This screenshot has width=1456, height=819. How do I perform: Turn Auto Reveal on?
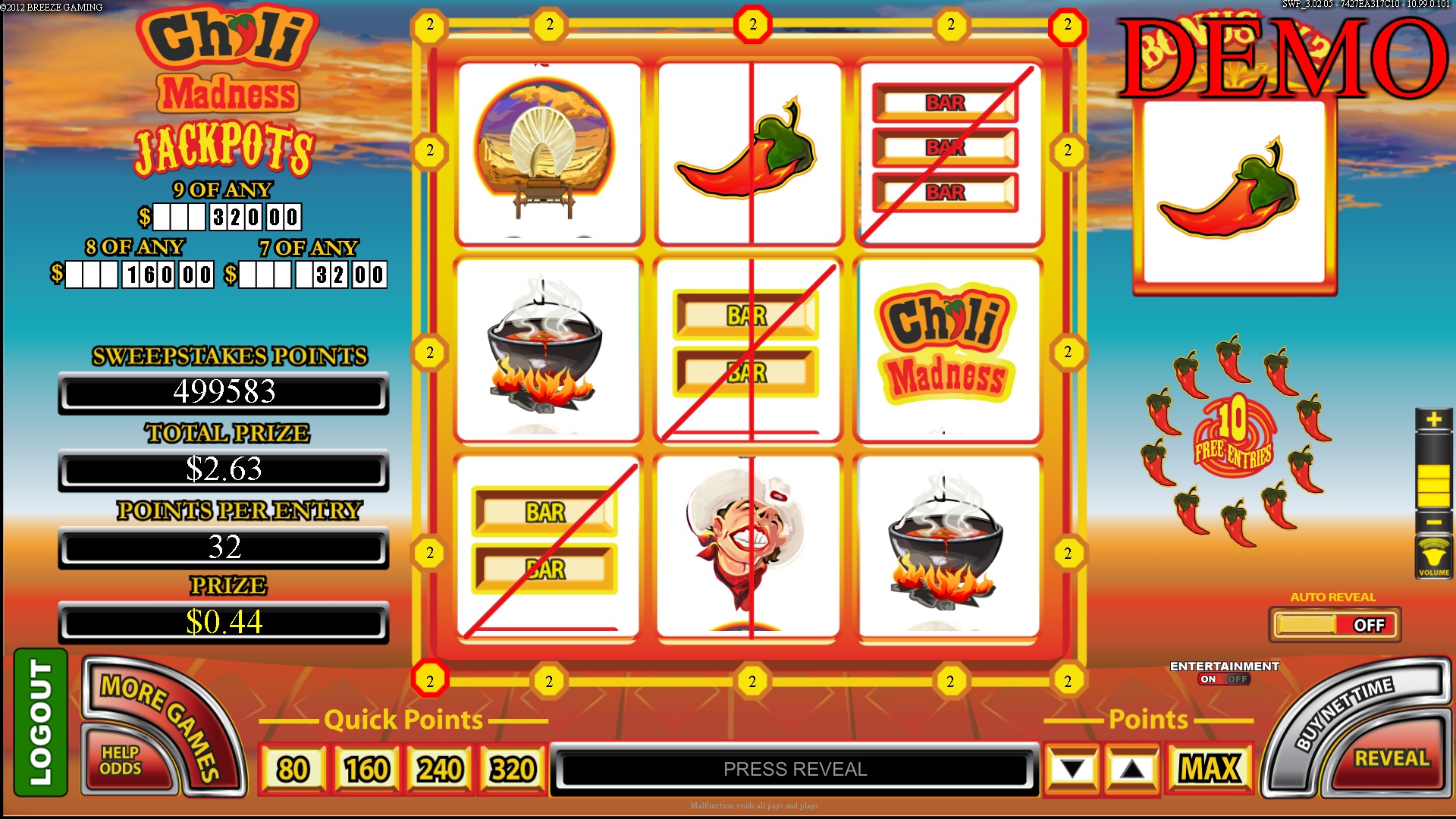(x=1335, y=625)
